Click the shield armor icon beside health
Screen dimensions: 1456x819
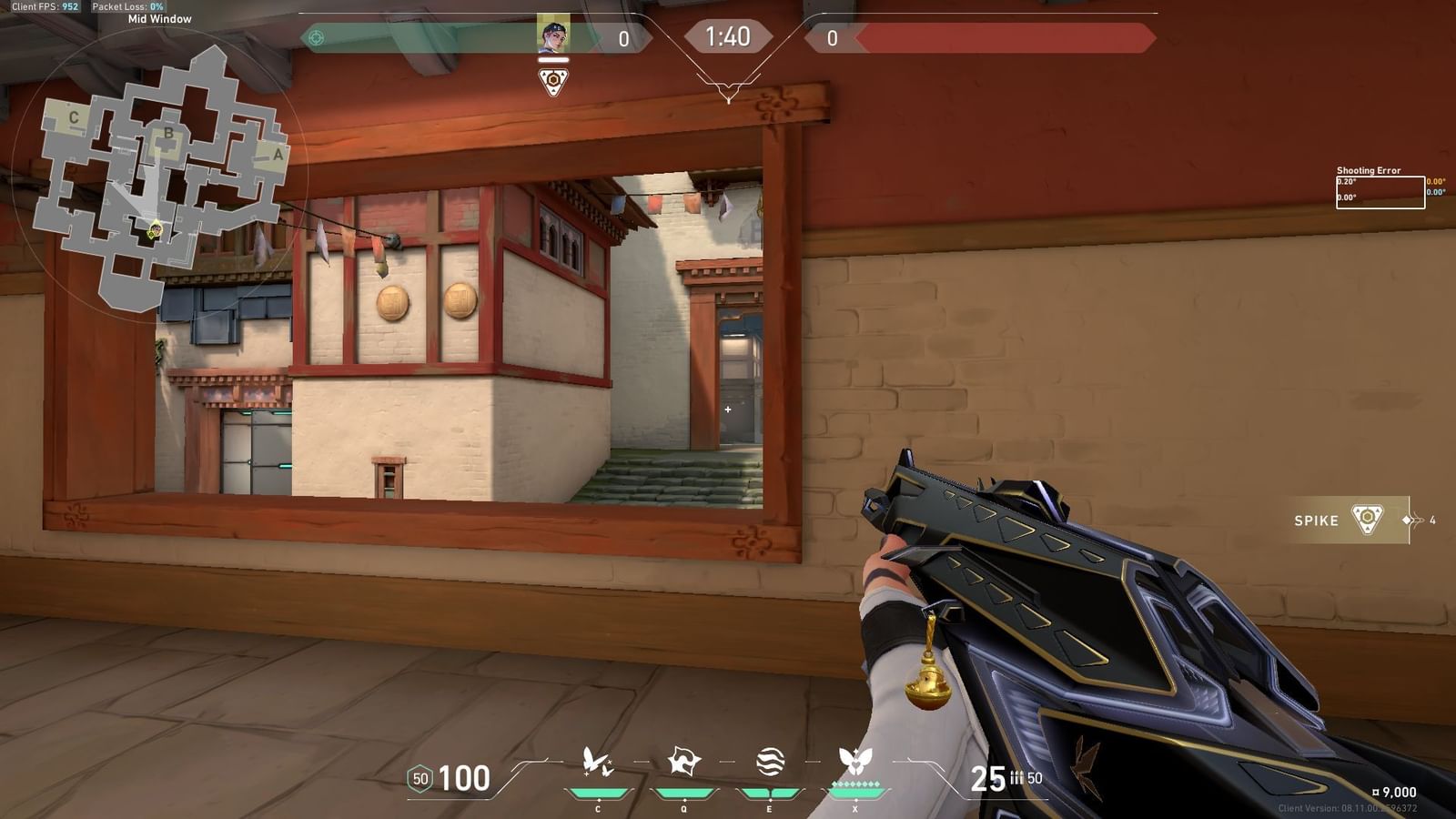420,779
